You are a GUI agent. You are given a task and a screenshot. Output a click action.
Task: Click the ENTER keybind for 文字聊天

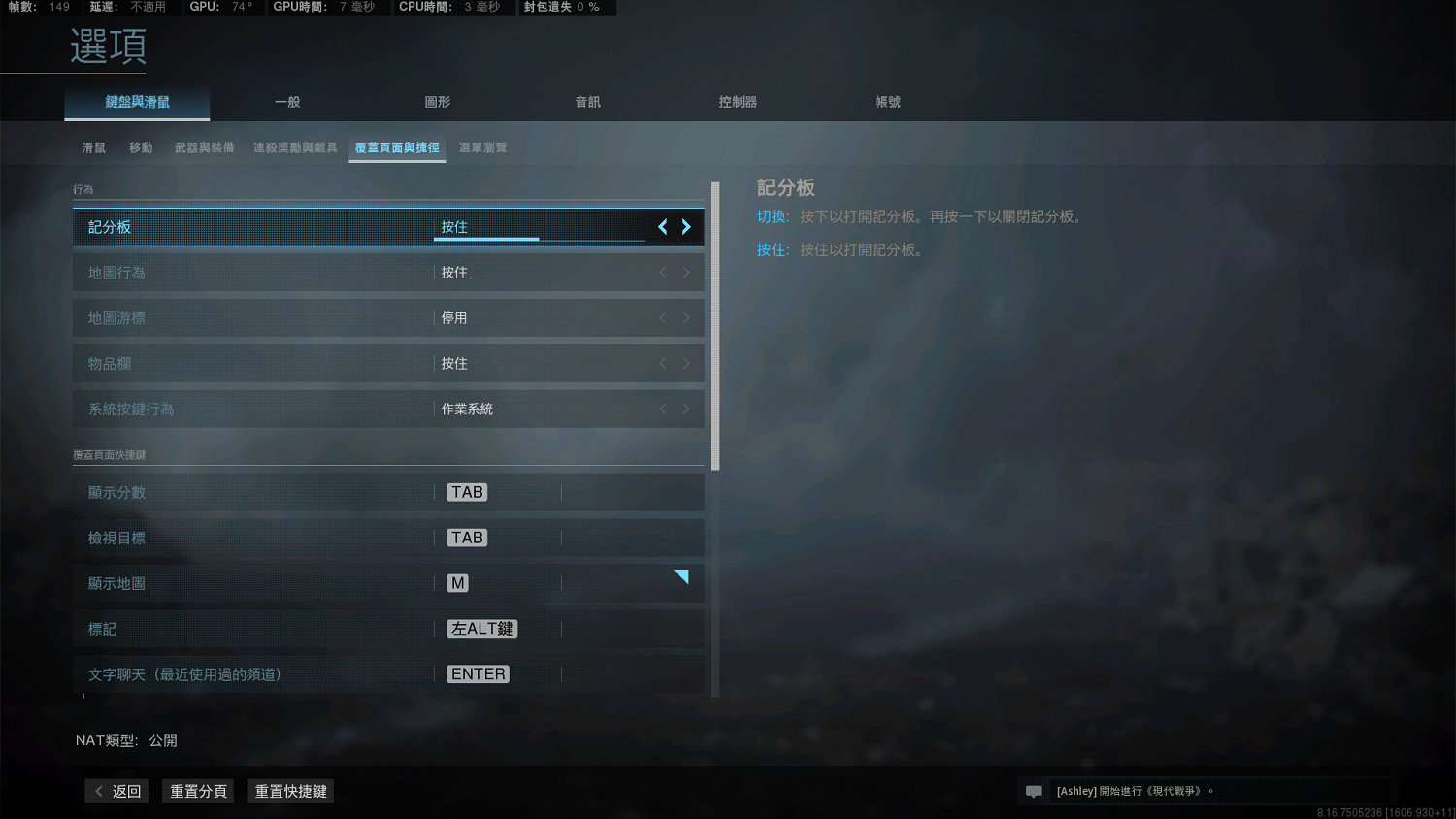(478, 673)
